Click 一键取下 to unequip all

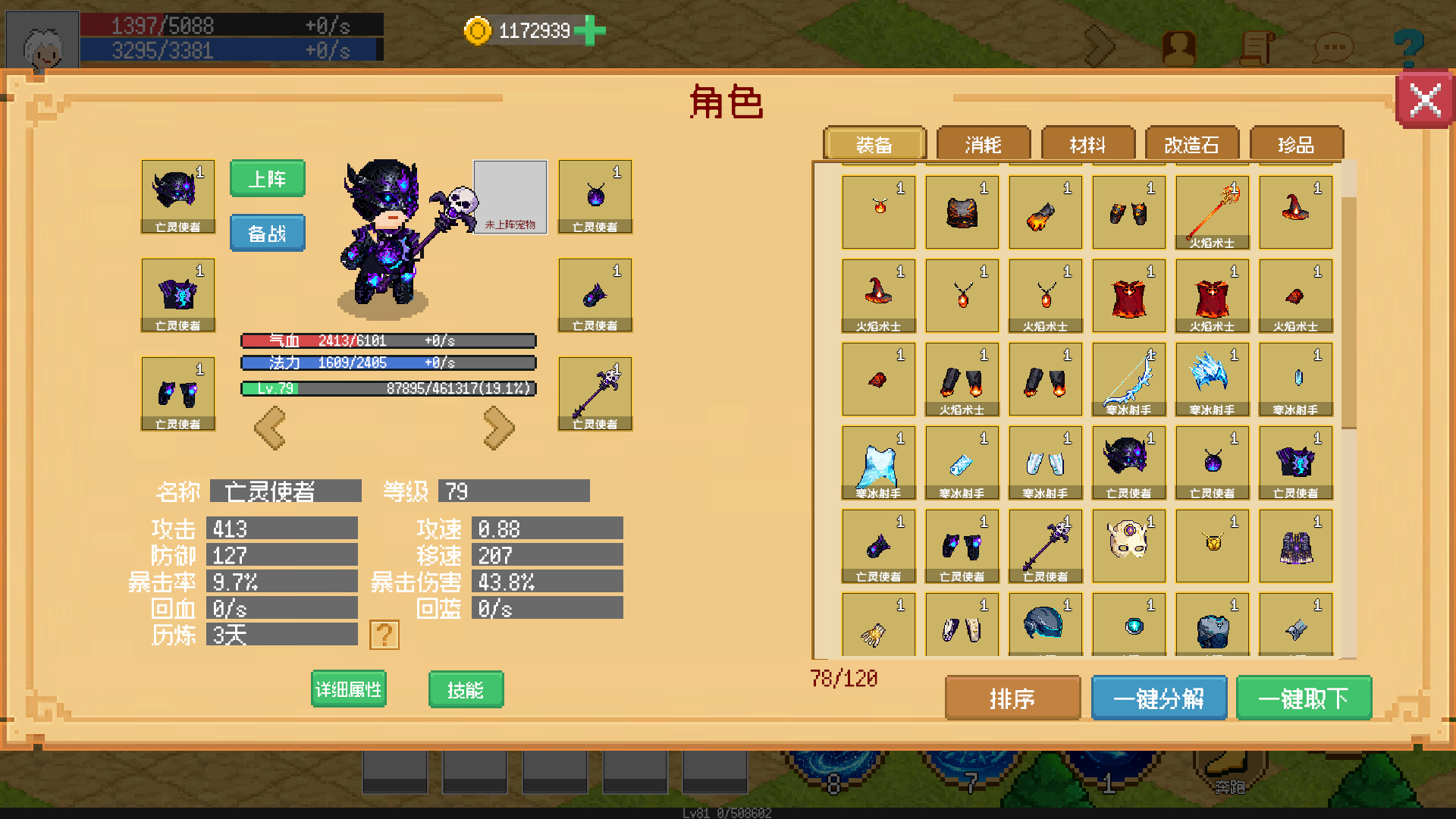click(x=1304, y=698)
